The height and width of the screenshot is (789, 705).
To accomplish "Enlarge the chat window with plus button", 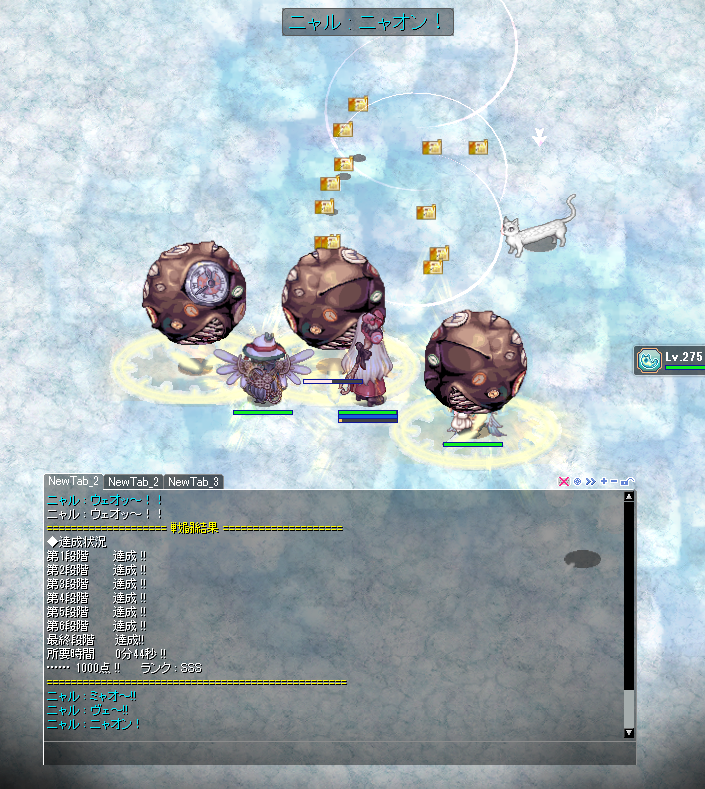I will point(603,482).
